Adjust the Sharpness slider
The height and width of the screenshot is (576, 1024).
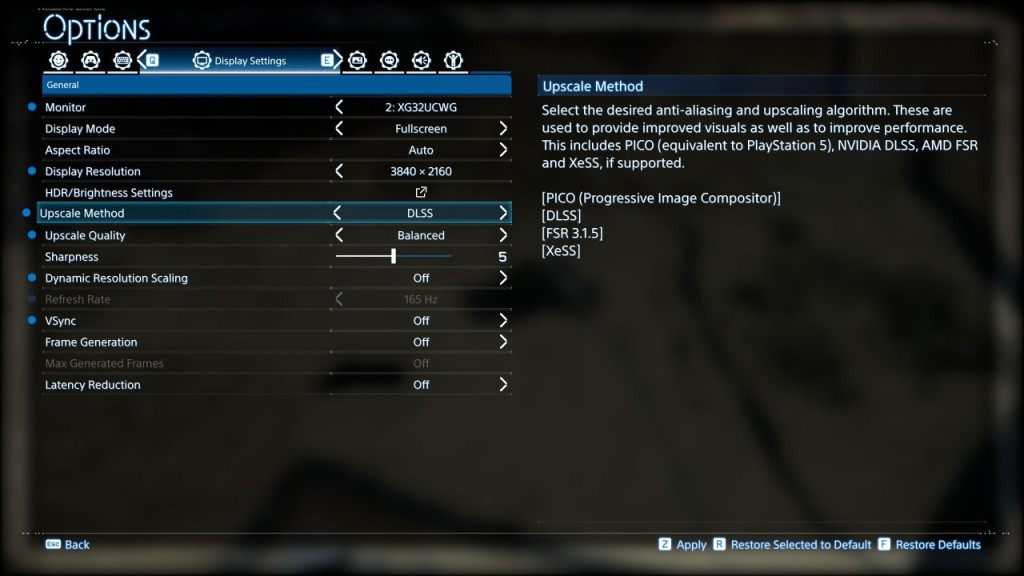click(x=393, y=257)
